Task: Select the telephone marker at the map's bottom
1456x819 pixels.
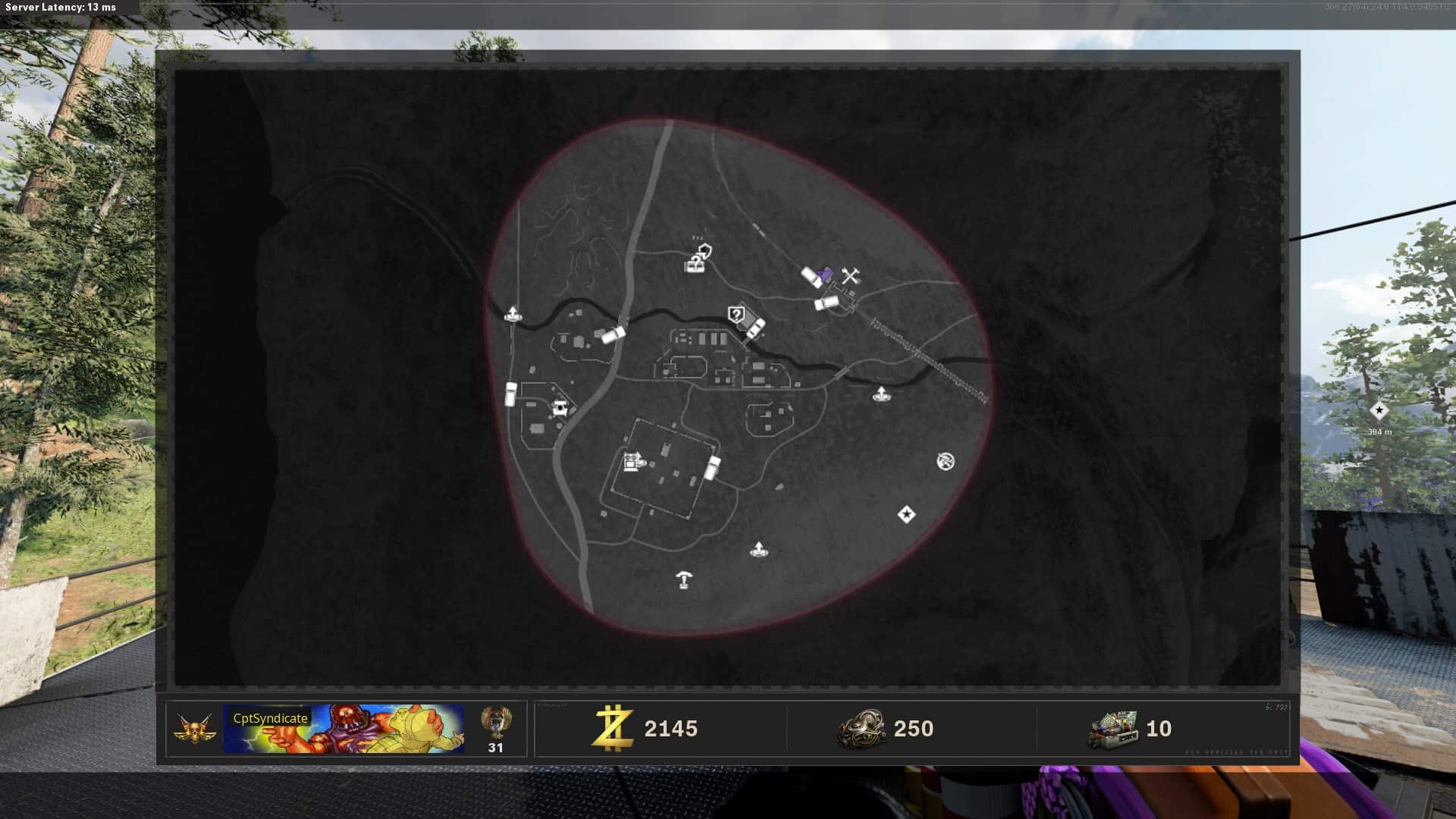Action: pos(685,580)
